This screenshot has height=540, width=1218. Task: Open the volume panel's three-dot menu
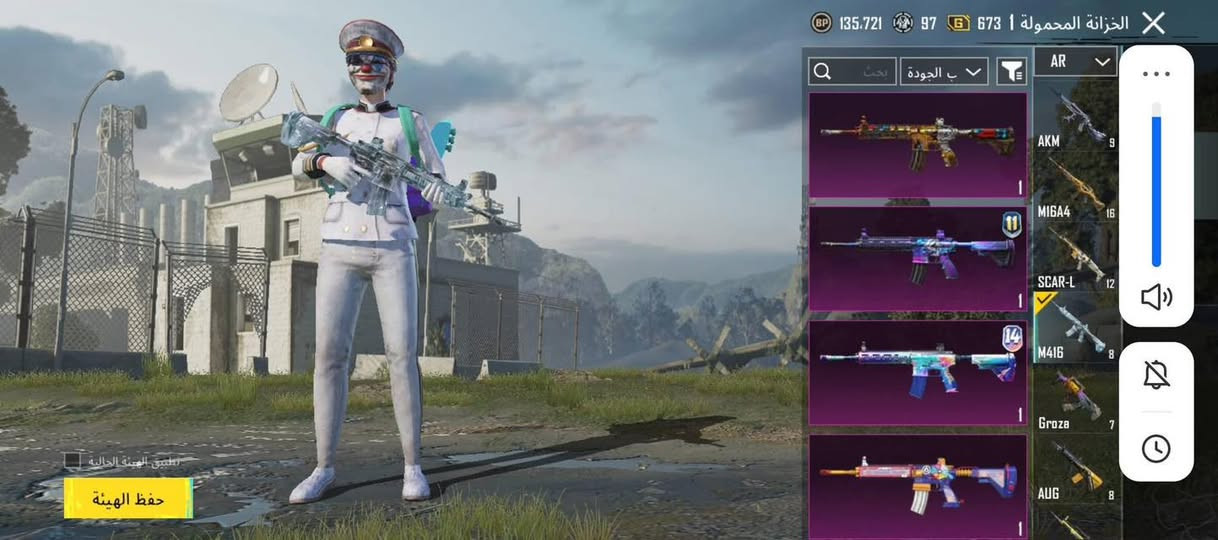point(1156,74)
